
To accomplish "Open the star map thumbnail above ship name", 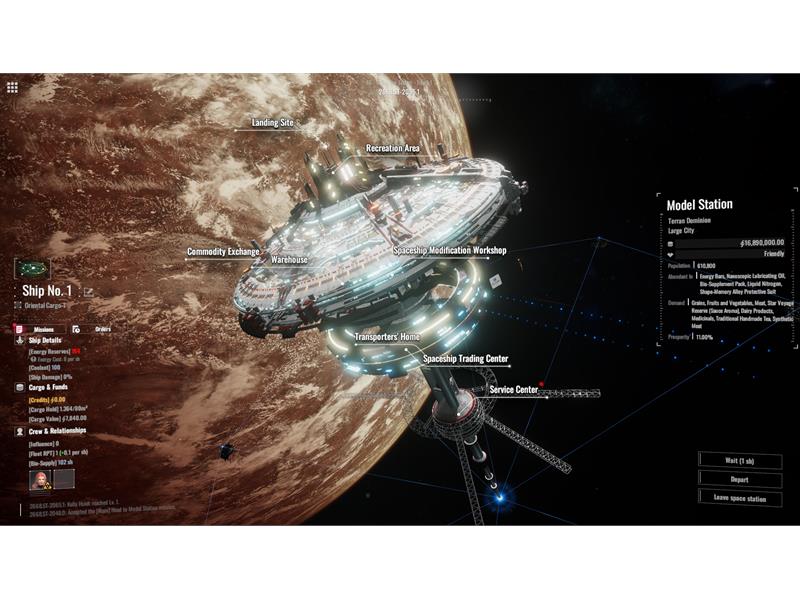I will (x=32, y=269).
